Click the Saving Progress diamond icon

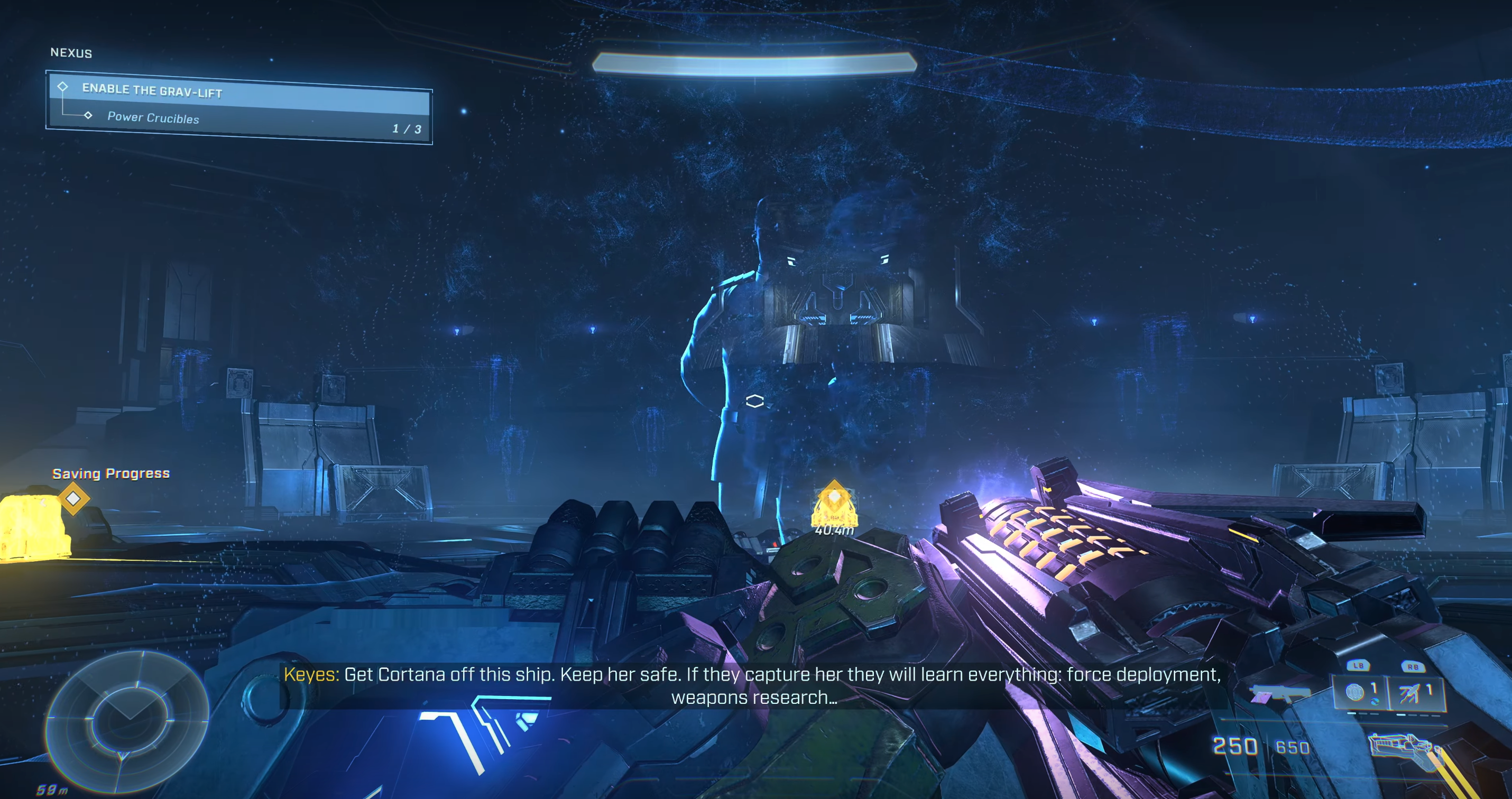[73, 498]
